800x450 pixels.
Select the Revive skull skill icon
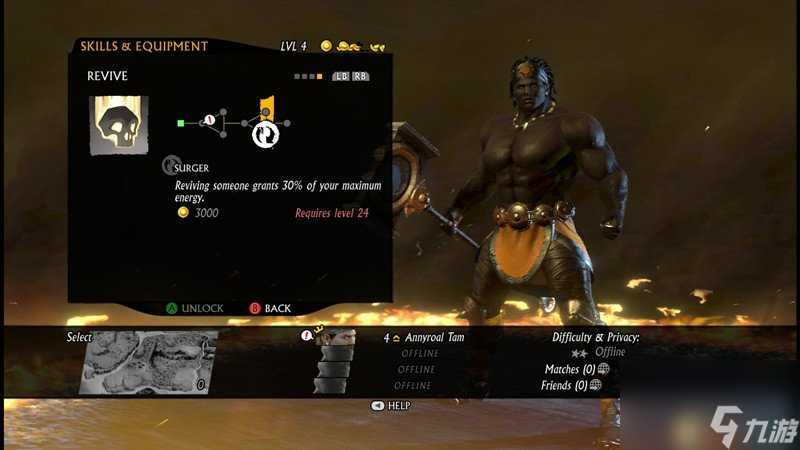[119, 125]
